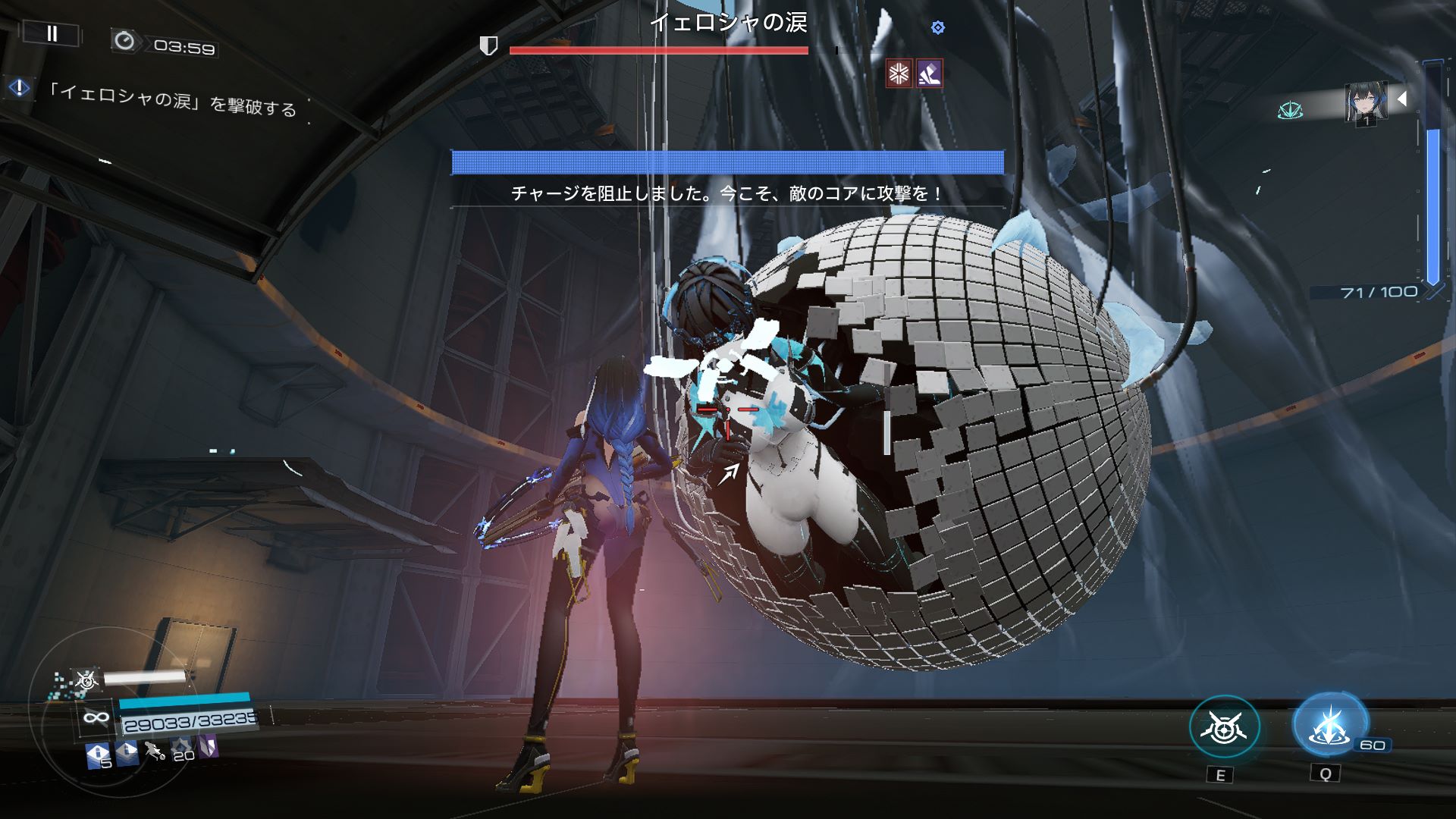Inspect the purple boss debuff icon
Screen dimensions: 1456x819
click(929, 74)
